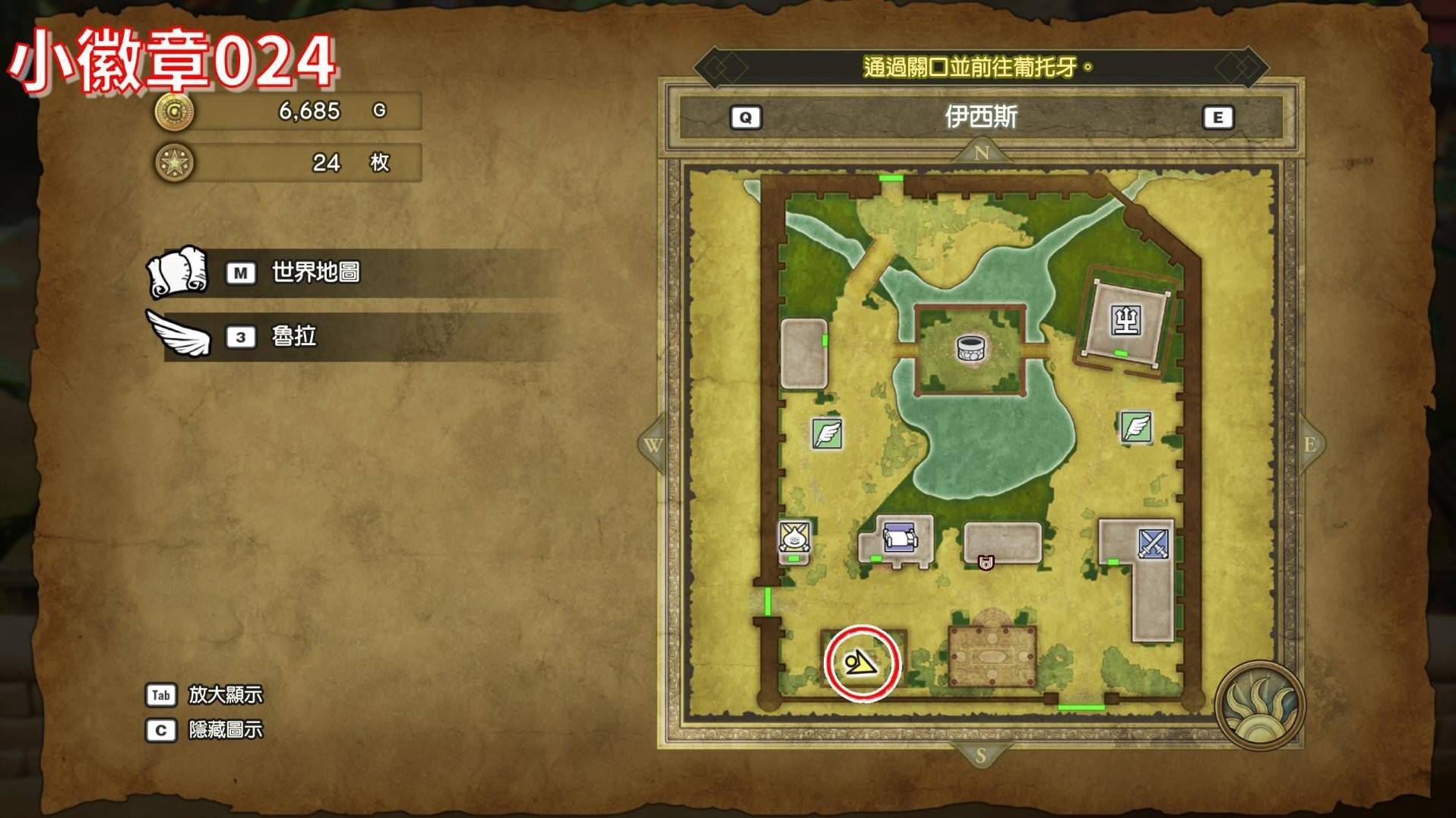Click the slime icon building marker
1456x818 pixels.
(x=794, y=537)
